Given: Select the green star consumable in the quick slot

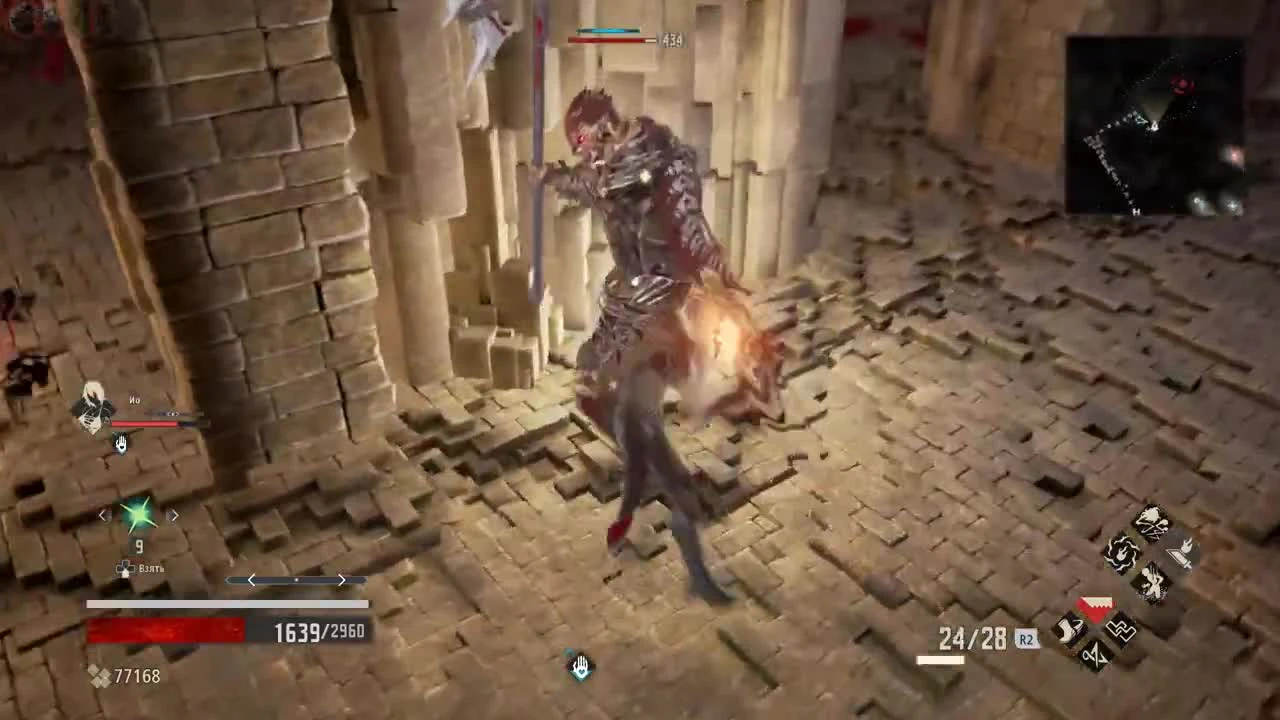Looking at the screenshot, I should pos(137,514).
